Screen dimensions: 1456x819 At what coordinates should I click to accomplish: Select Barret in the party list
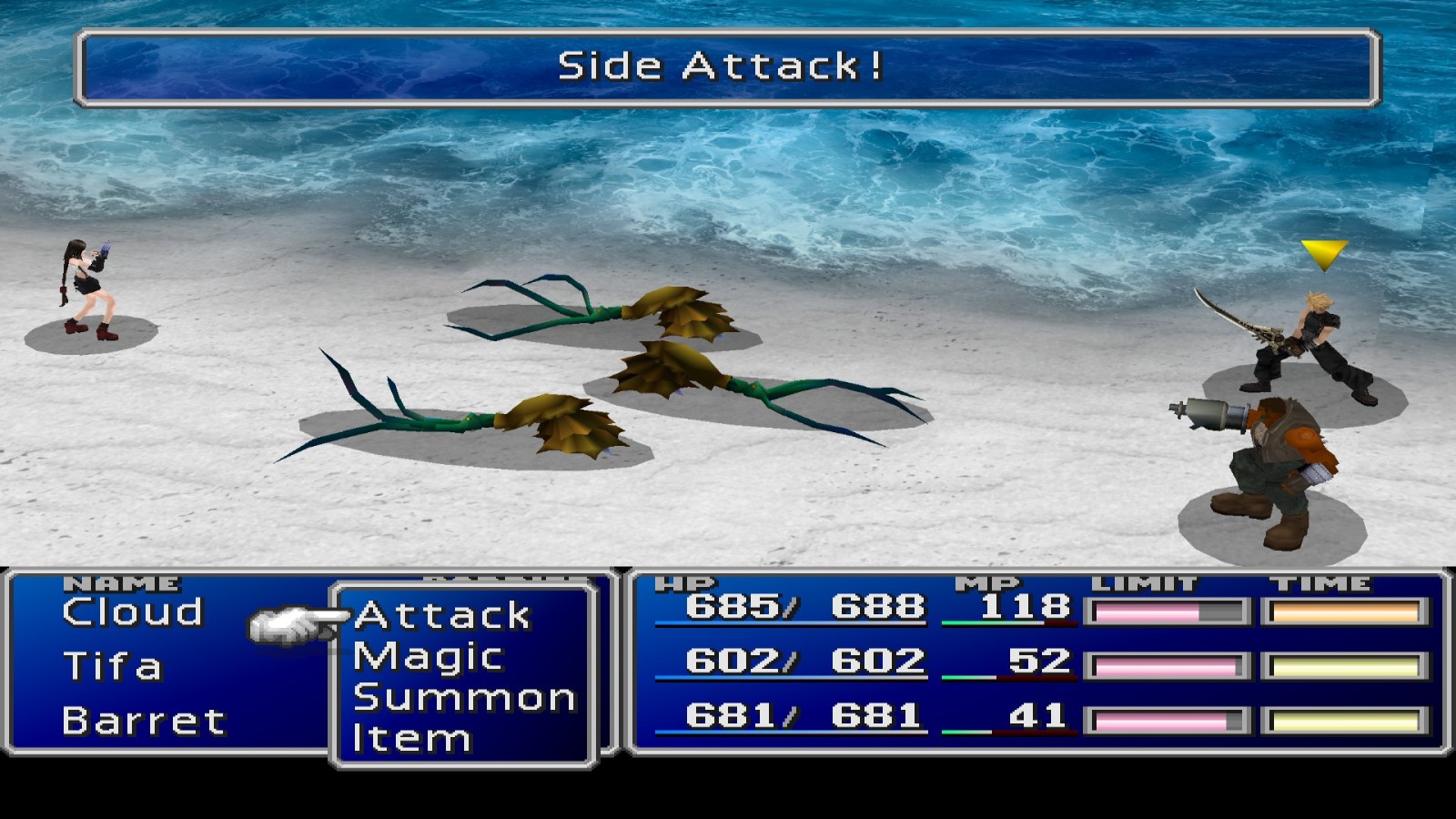(x=144, y=722)
